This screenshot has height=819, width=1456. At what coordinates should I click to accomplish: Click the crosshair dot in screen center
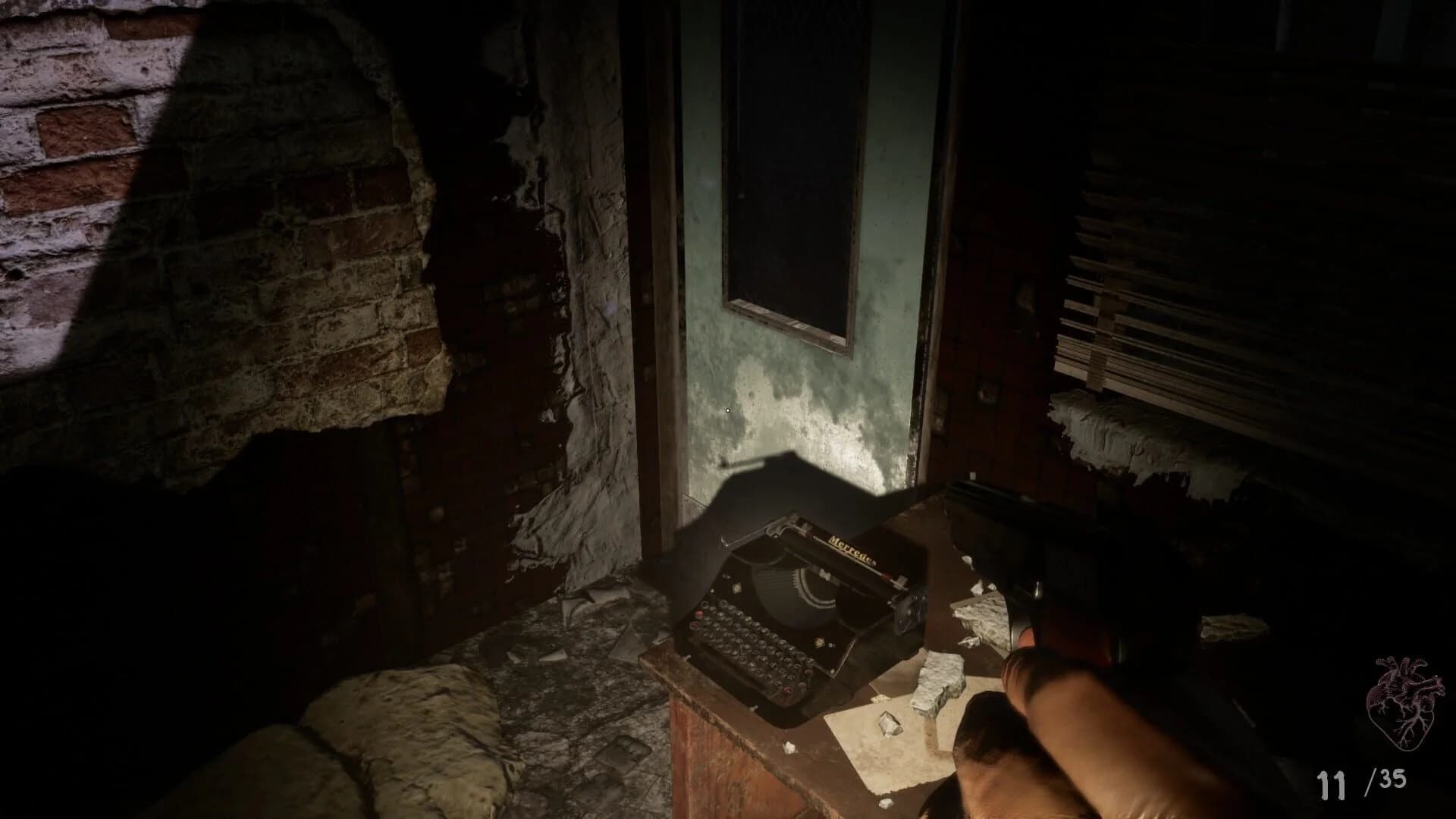click(x=726, y=409)
